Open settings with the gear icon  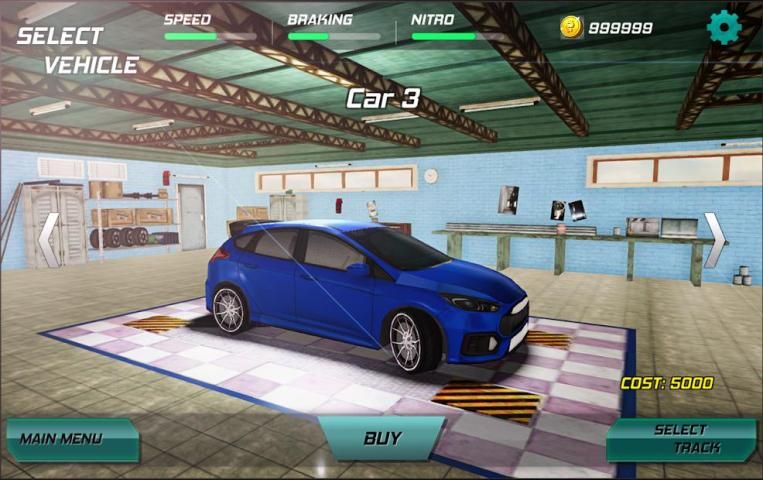click(x=722, y=27)
